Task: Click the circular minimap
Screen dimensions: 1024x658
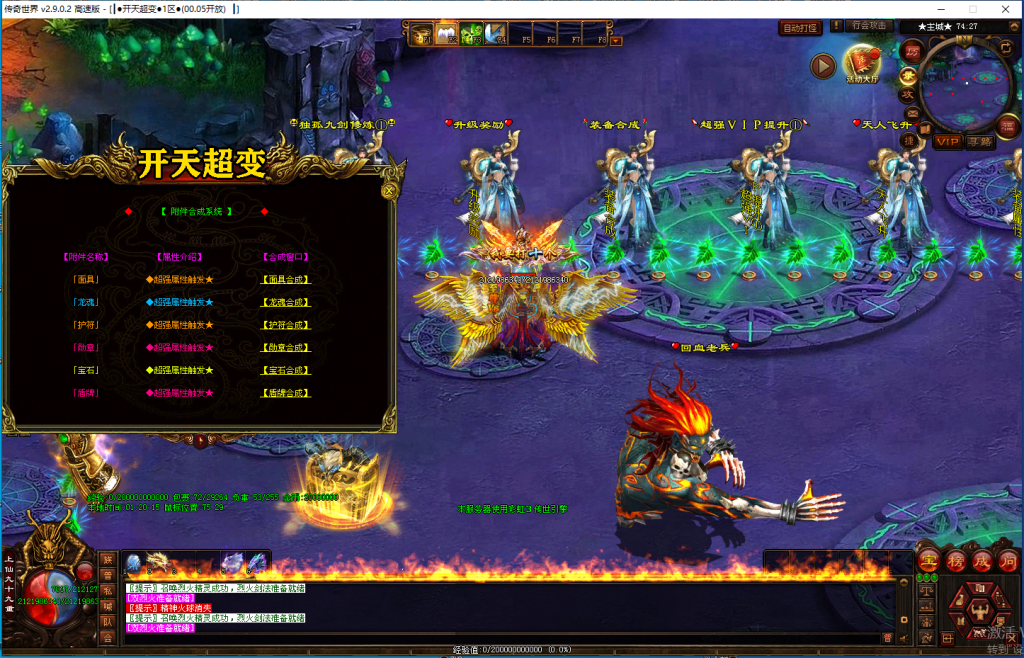Action: coord(966,87)
